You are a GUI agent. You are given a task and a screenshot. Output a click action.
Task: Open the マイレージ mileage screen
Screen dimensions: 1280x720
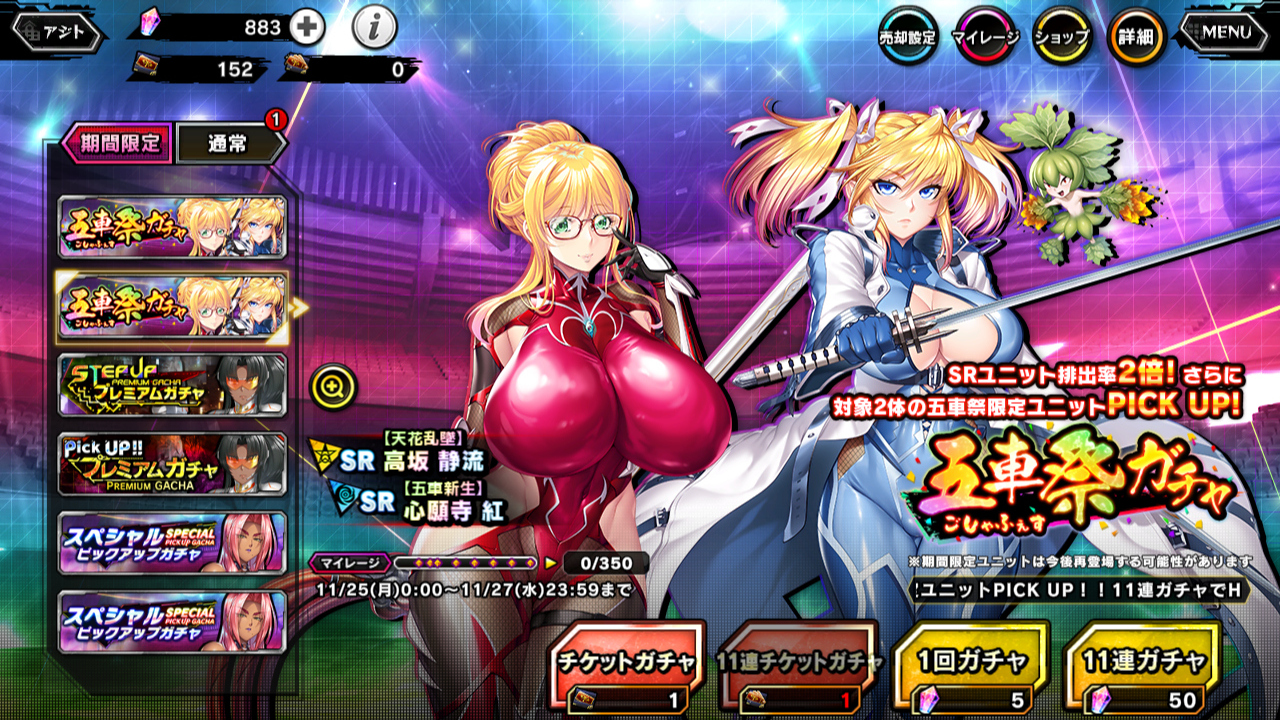pyautogui.click(x=984, y=37)
